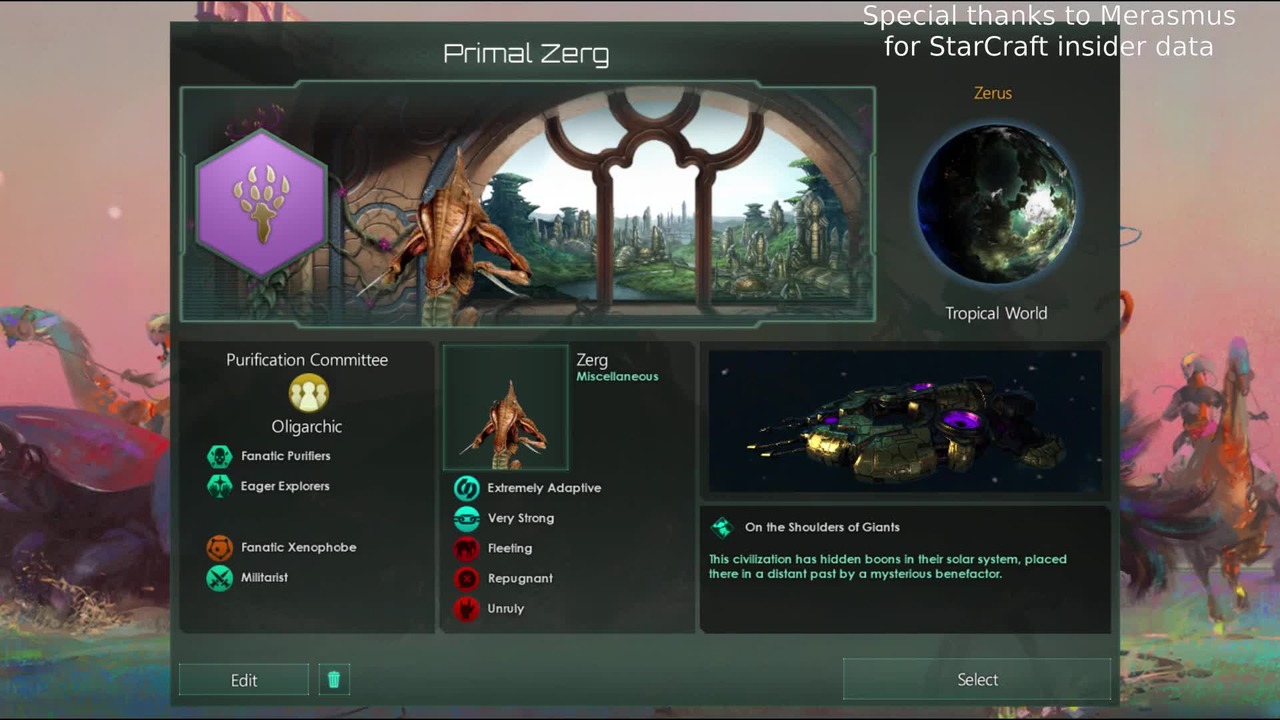Click the Eager Explorers civic icon
This screenshot has width=1280, height=720.
(x=220, y=487)
